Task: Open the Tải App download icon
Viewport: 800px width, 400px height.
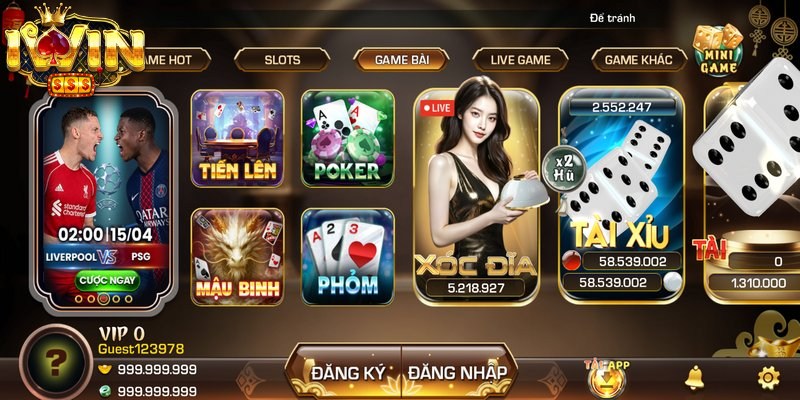Action: pos(605,376)
